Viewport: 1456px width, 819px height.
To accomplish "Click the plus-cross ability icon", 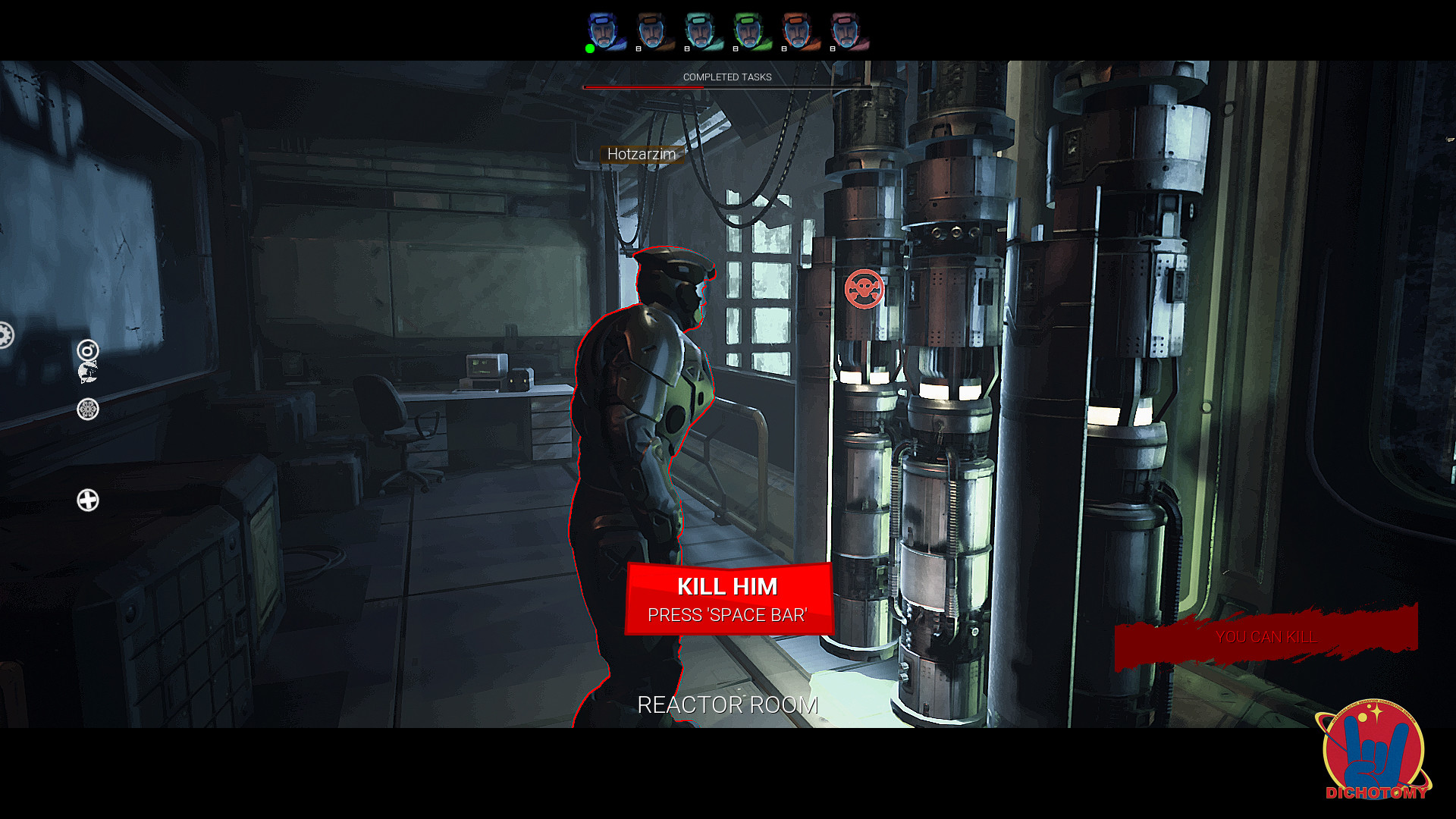I will [x=87, y=499].
